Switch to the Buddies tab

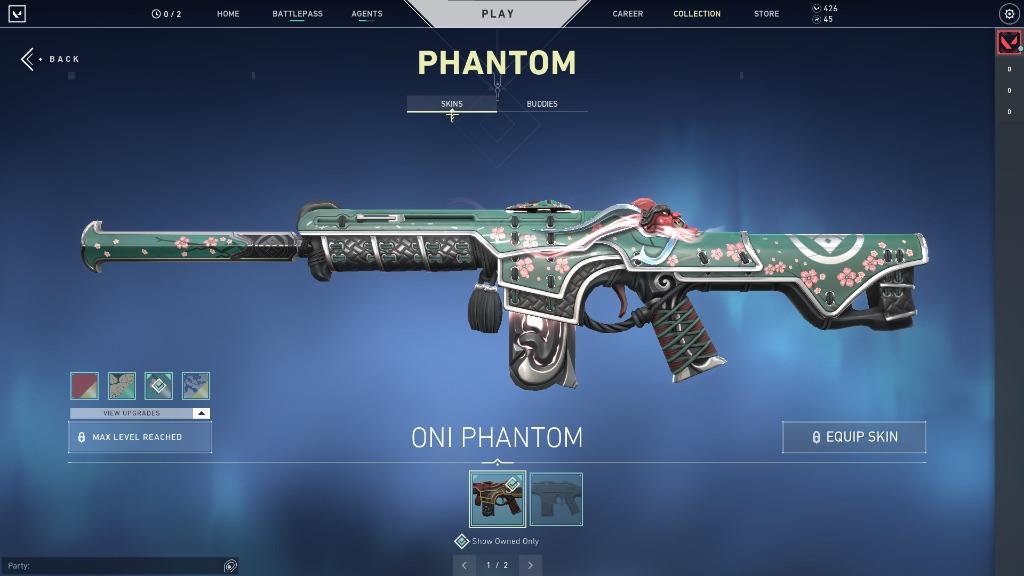542,104
